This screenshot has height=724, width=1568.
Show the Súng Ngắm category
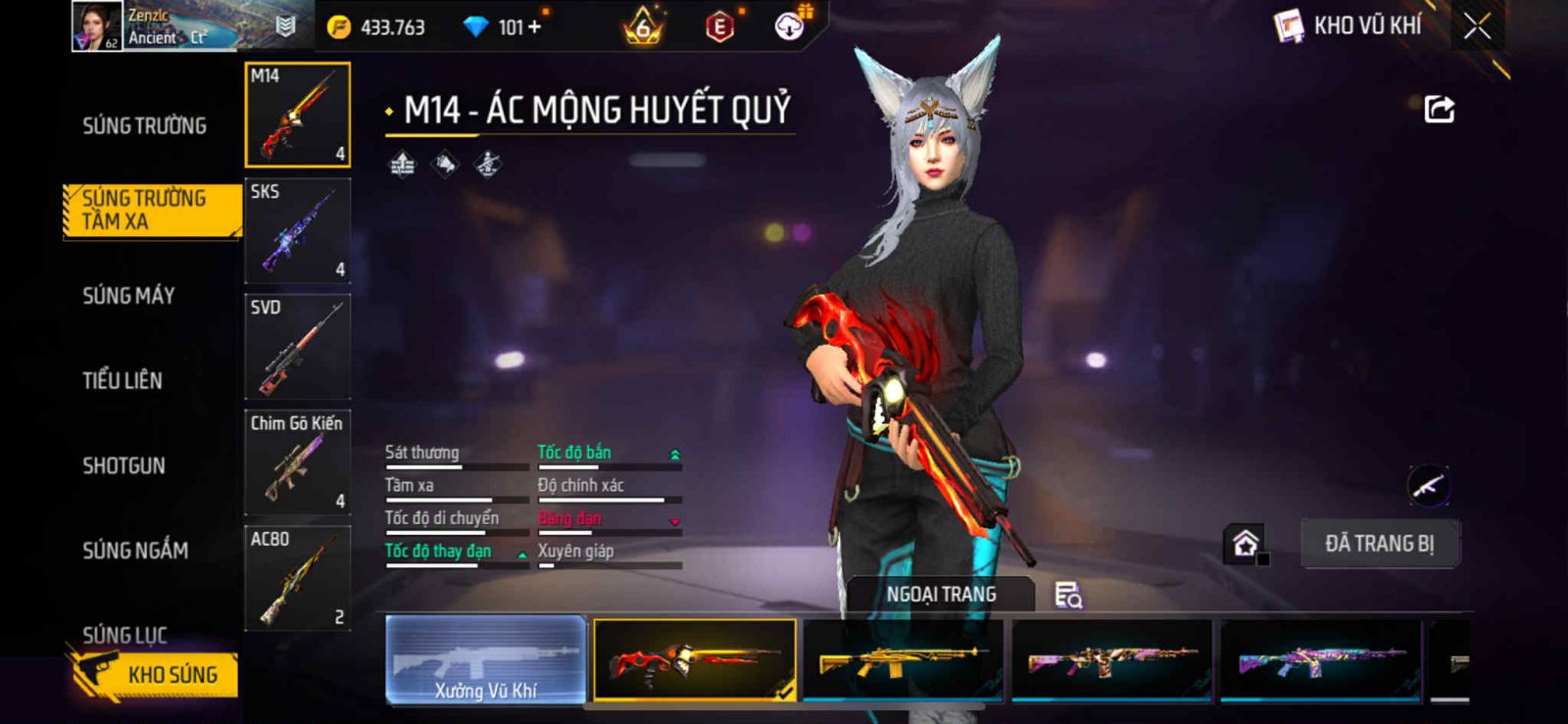[x=135, y=551]
